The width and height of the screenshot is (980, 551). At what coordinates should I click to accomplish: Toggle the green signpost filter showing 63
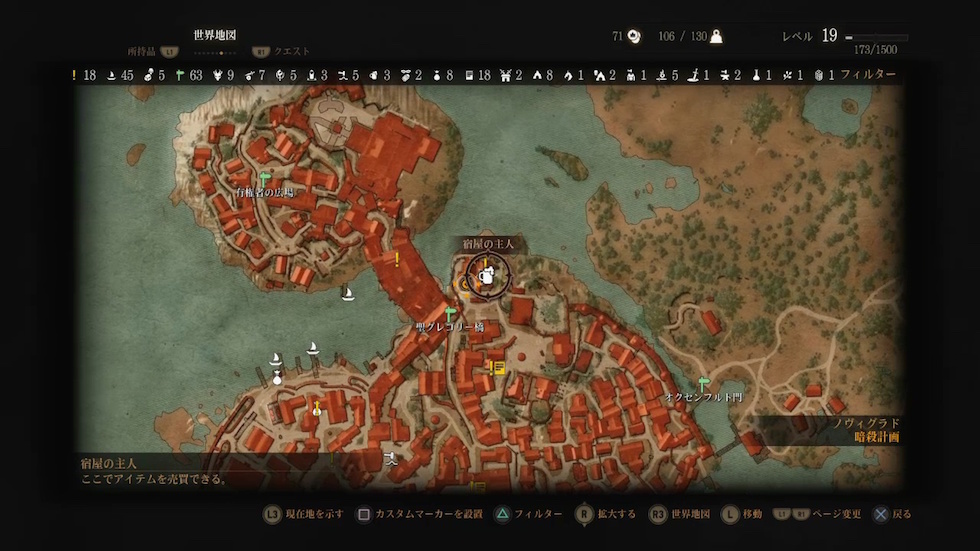coord(180,75)
